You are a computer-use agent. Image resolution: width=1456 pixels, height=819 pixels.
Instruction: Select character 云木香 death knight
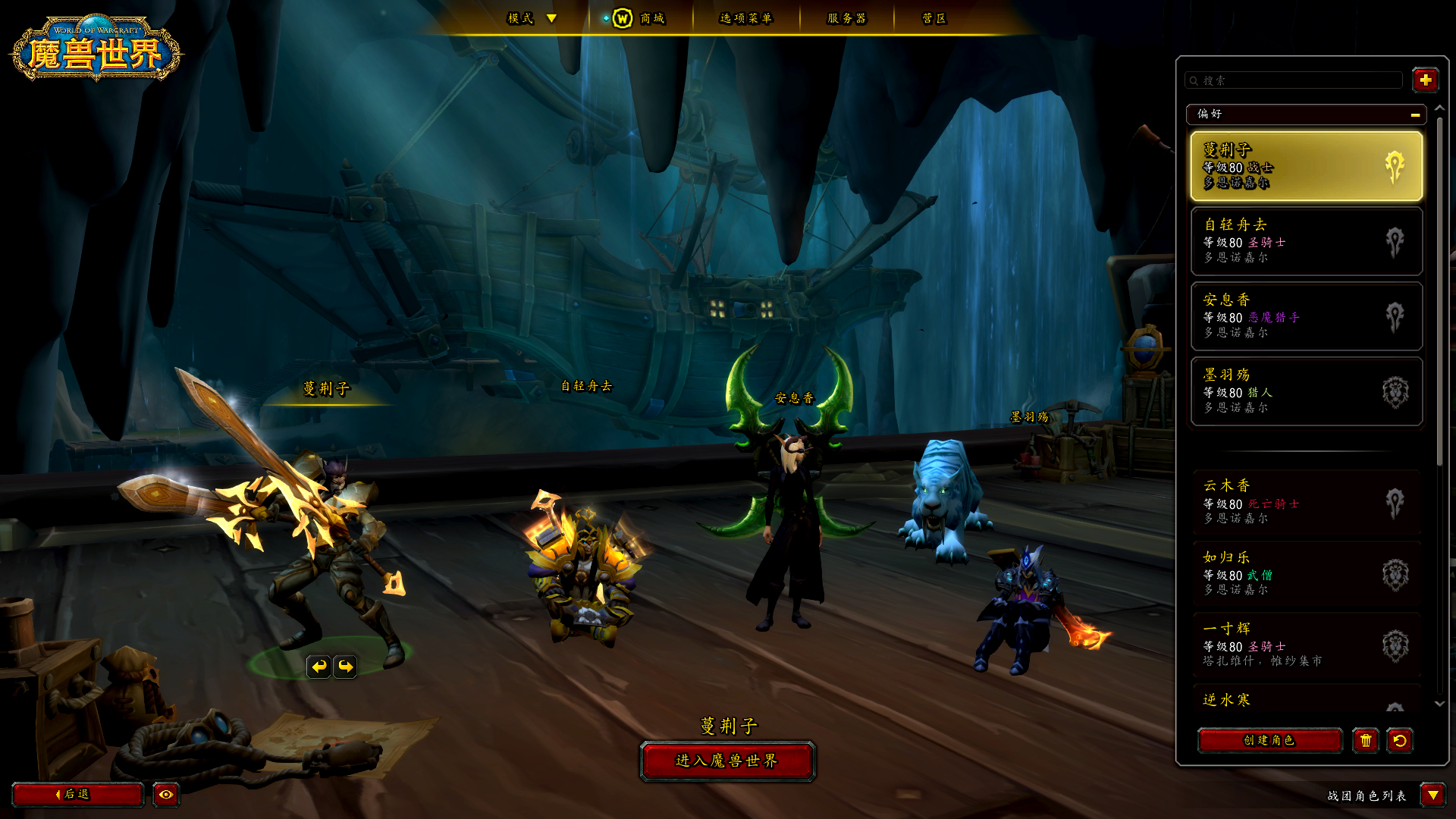[x=1306, y=502]
